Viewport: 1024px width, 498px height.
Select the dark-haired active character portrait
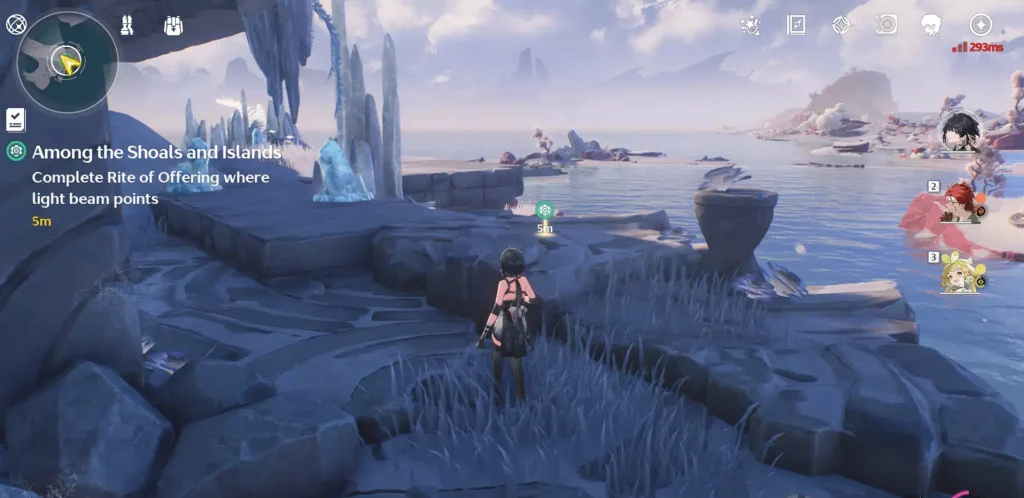coord(959,131)
